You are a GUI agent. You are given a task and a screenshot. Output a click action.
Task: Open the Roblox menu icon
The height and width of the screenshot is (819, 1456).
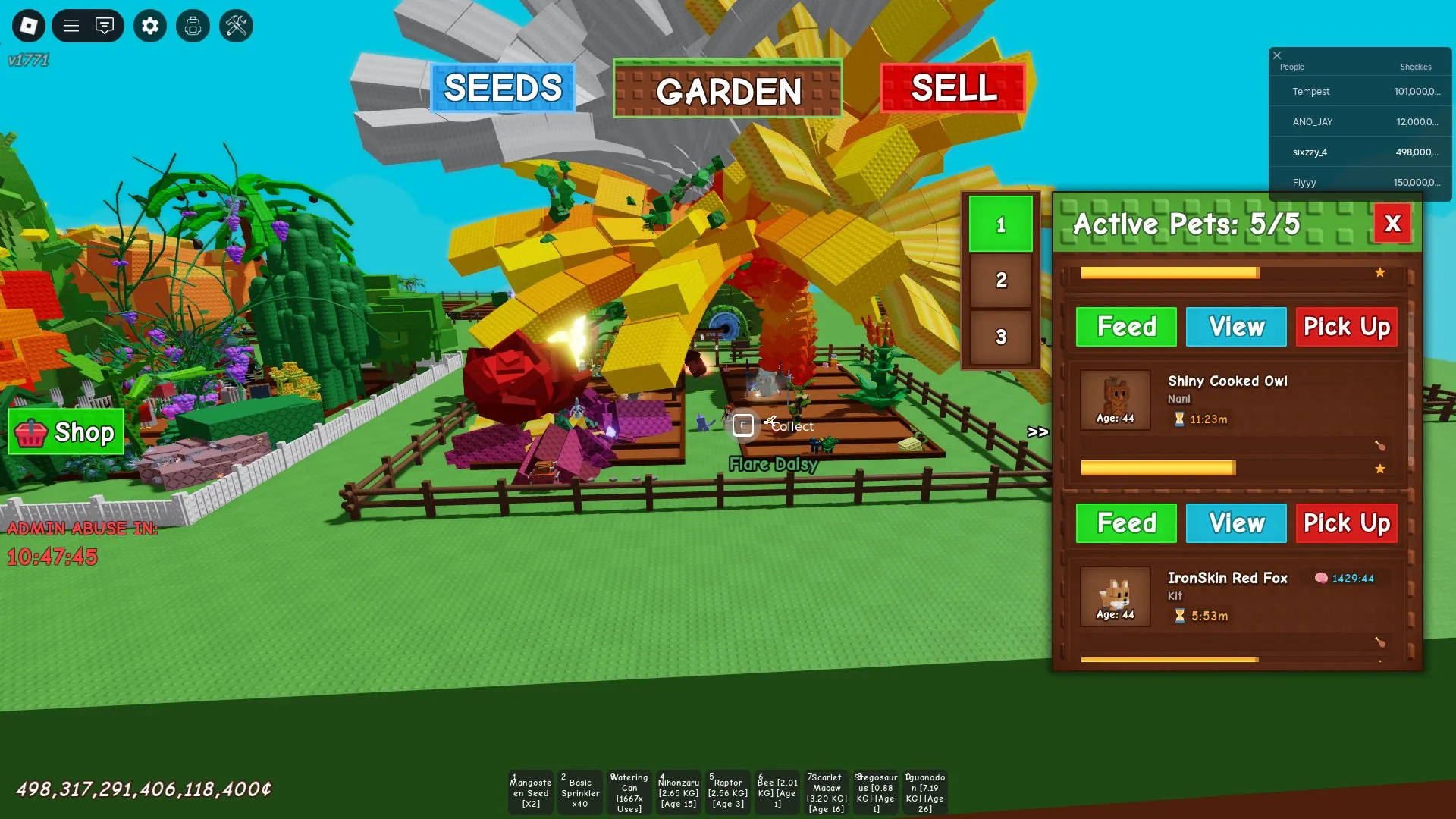[30, 26]
